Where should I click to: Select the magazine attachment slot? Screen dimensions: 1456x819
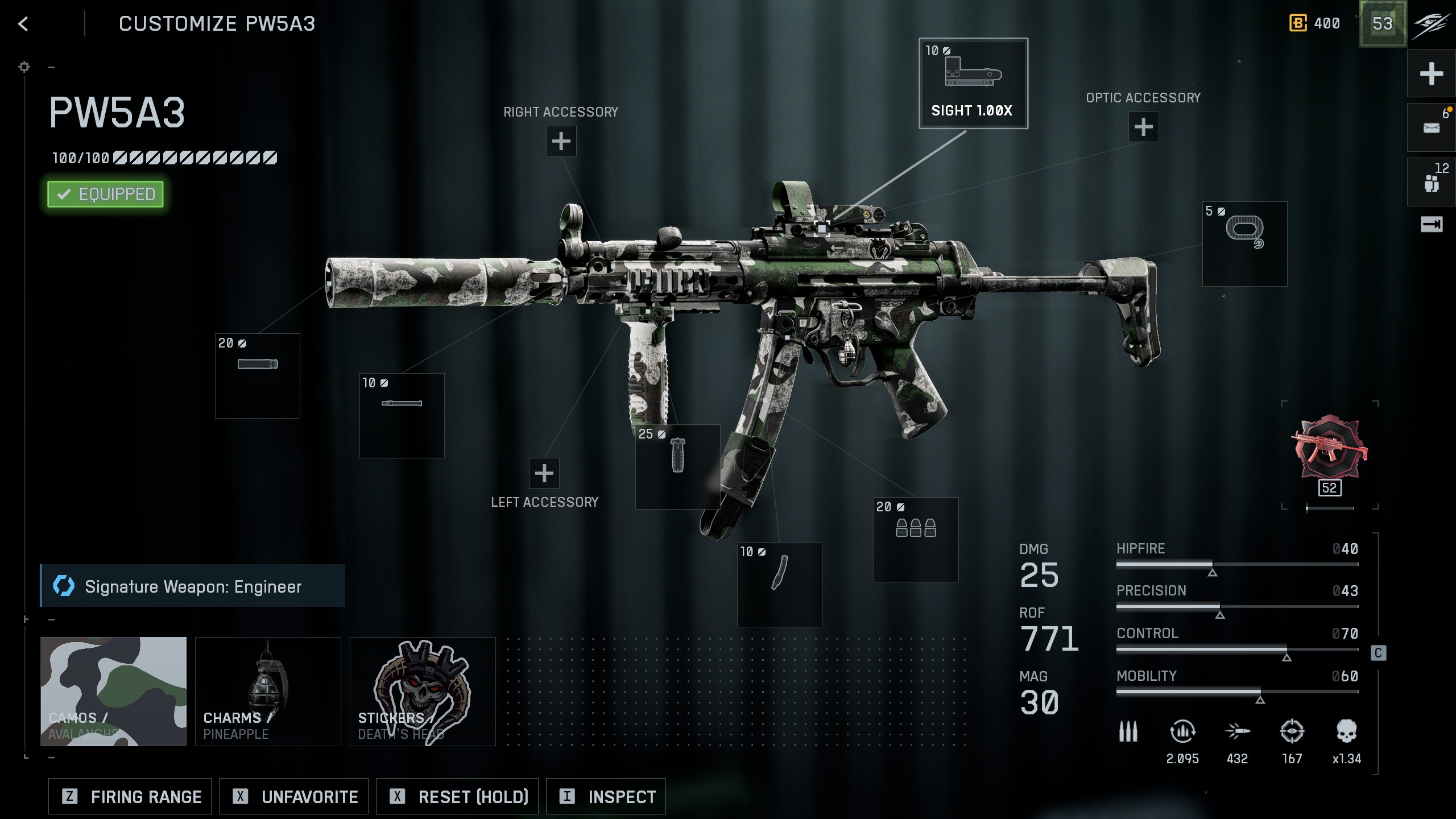pos(780,584)
